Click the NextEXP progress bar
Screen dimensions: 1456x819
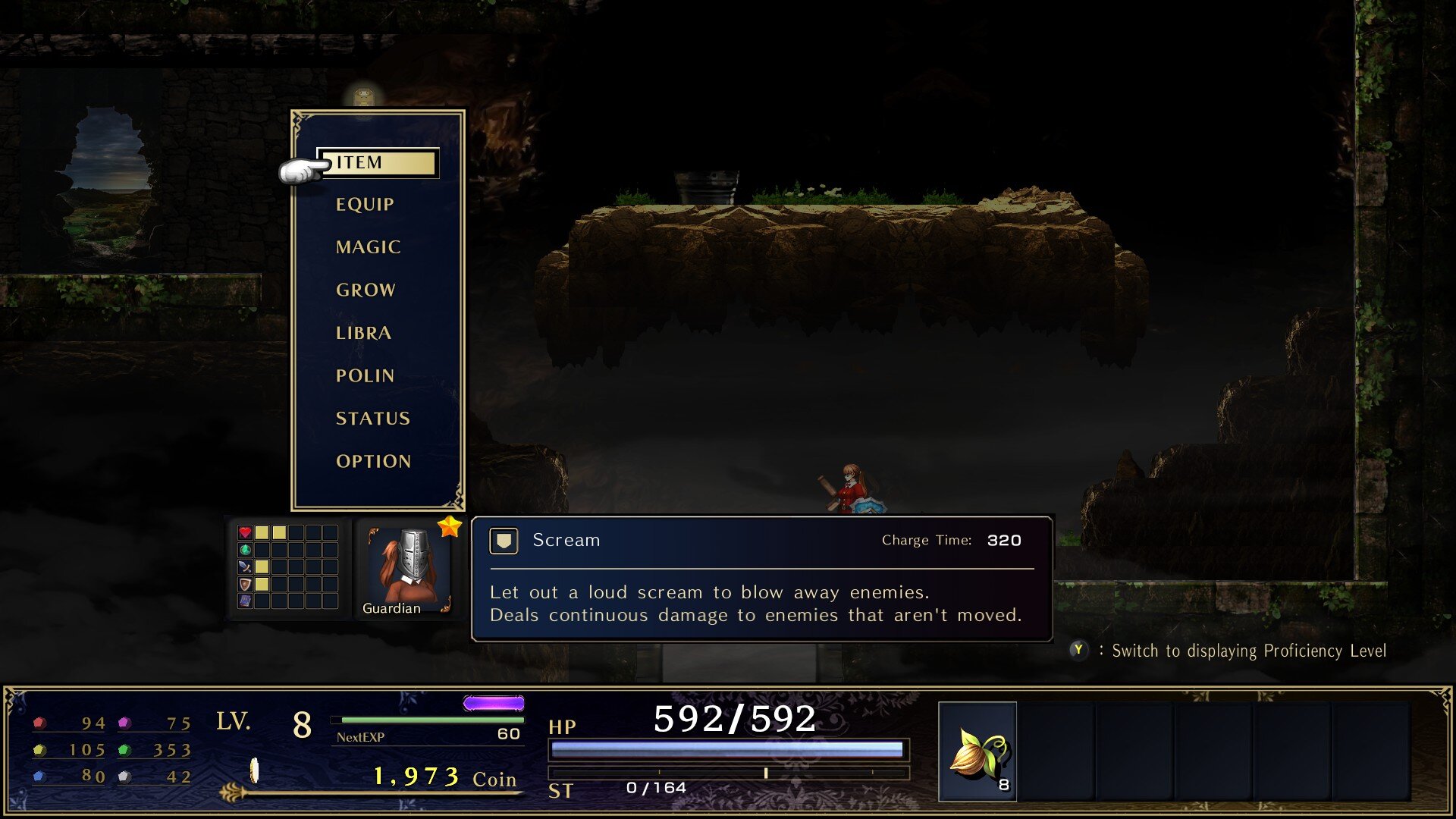tap(428, 722)
